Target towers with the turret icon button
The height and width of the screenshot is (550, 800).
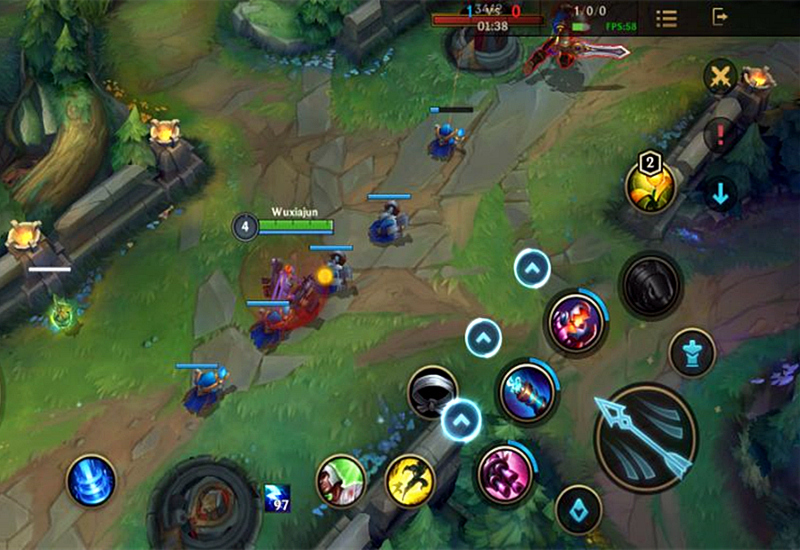692,353
